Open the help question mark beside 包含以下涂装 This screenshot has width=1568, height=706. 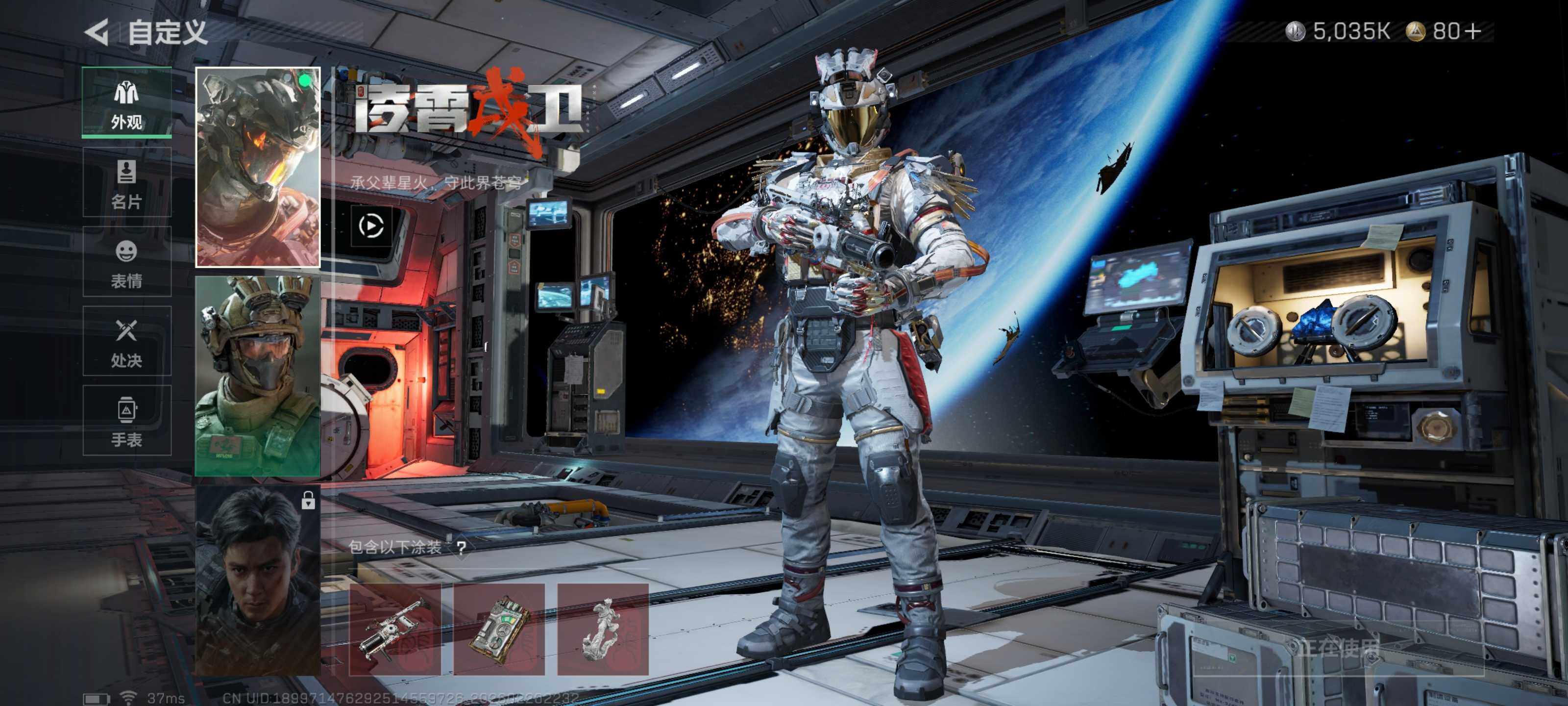coord(462,547)
